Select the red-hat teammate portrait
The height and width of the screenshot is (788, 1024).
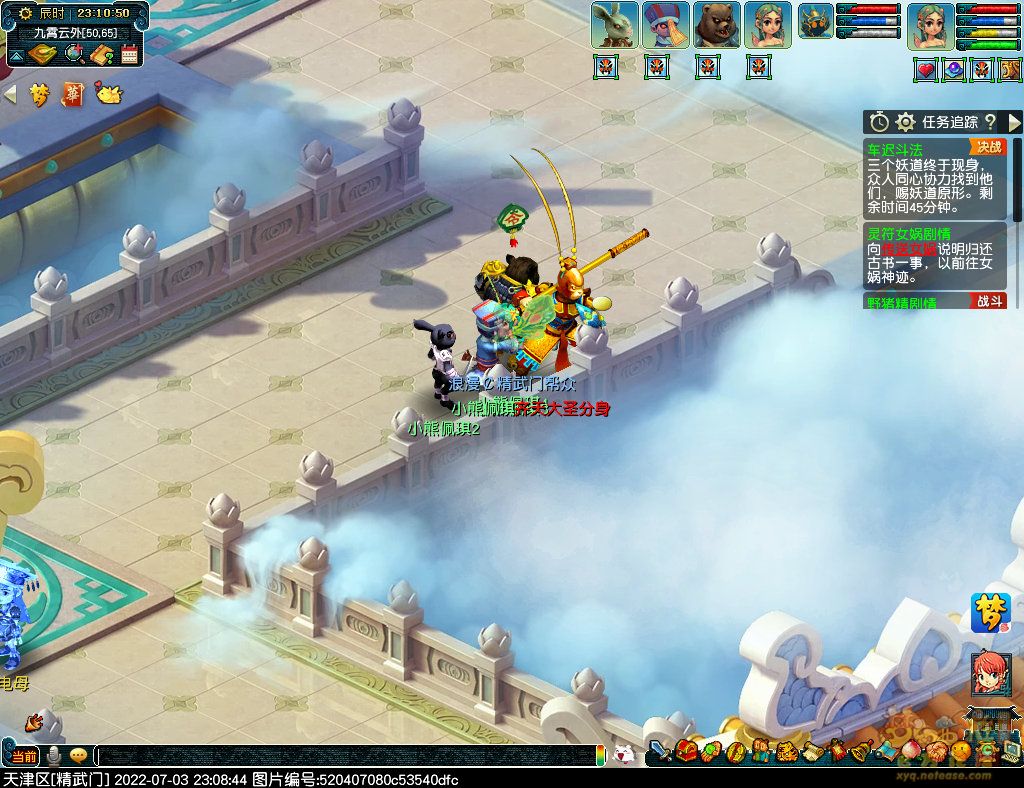665,25
